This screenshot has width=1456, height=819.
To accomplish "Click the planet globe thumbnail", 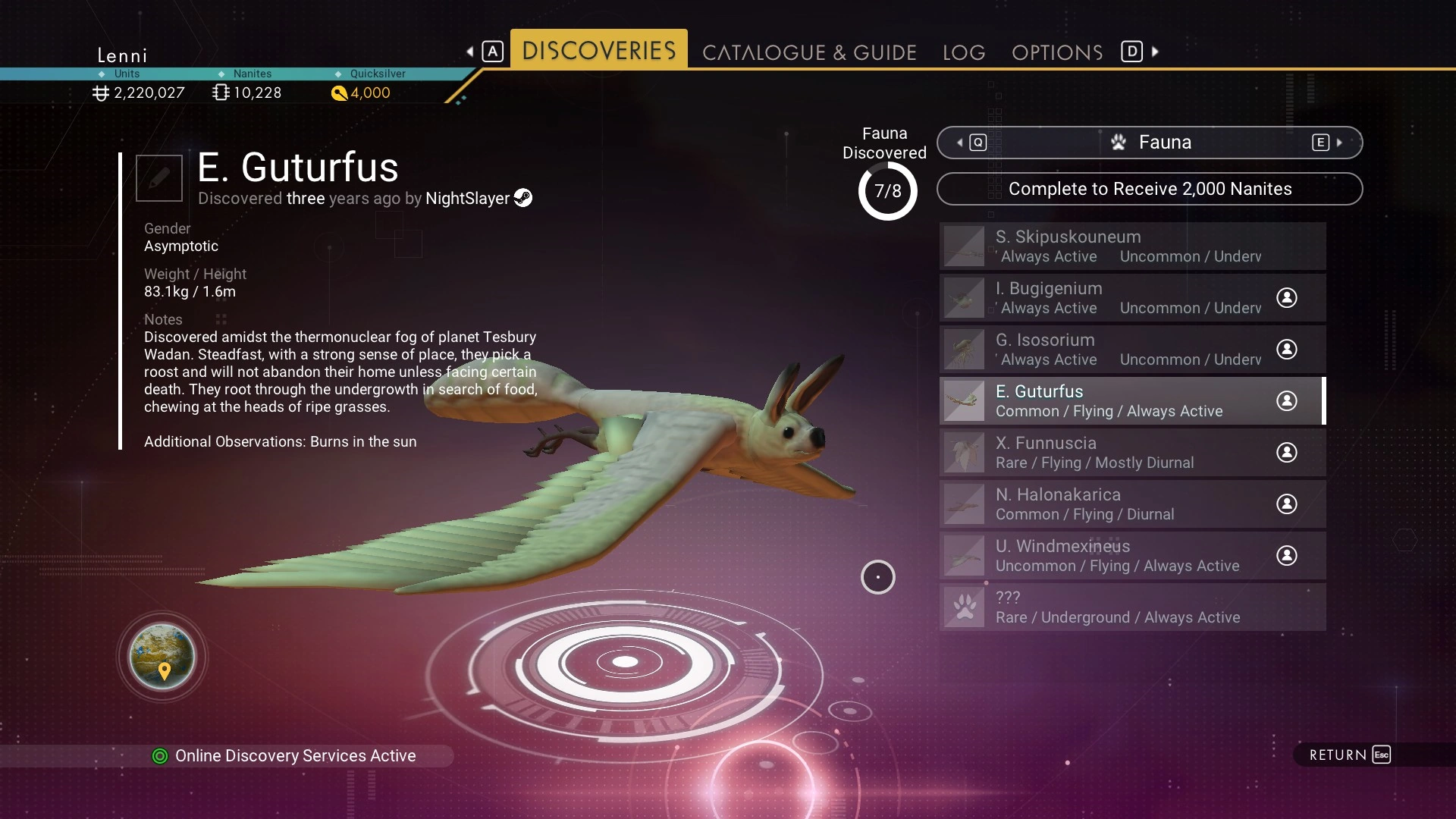I will click(162, 657).
